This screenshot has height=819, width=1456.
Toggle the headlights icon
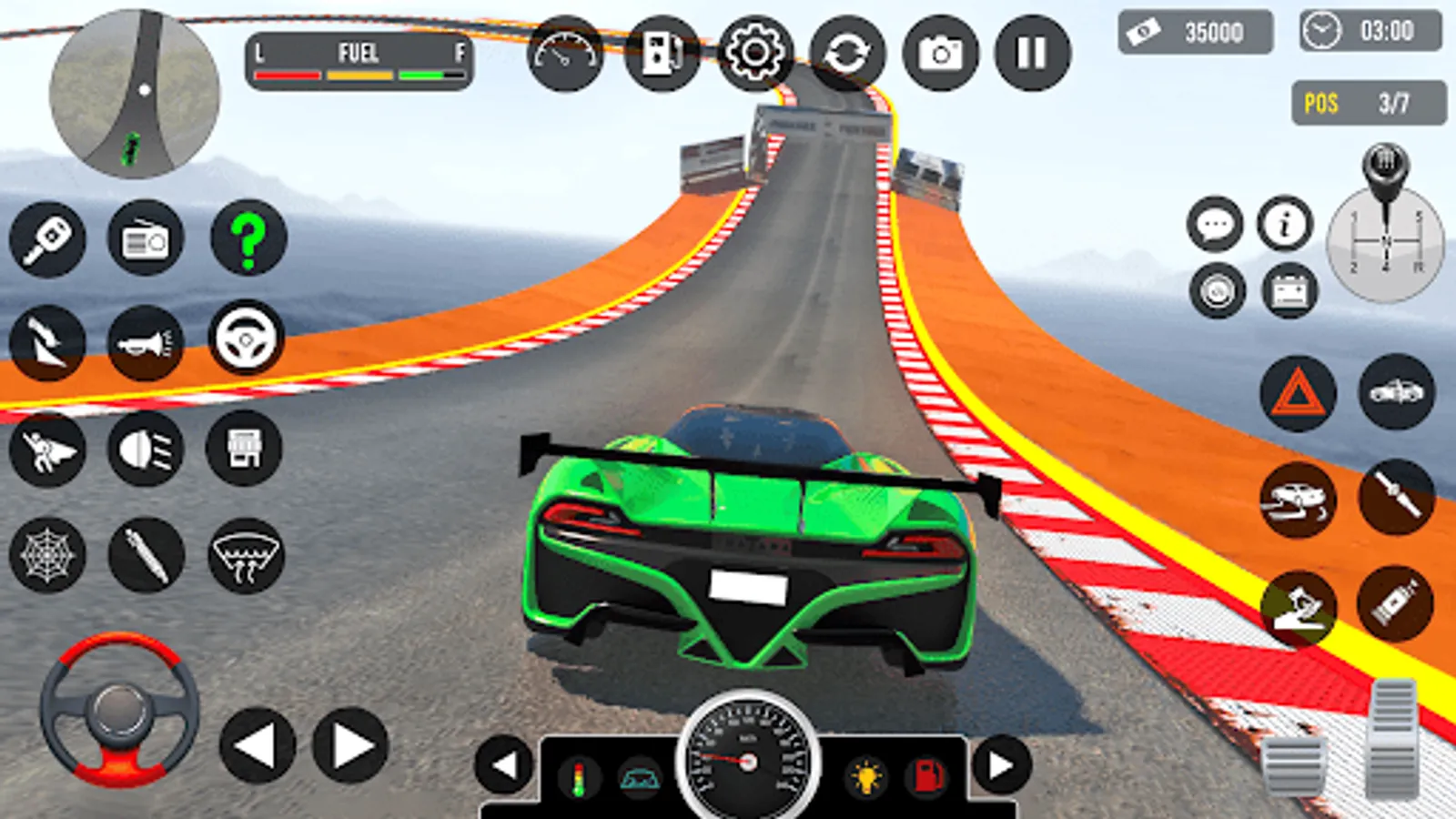tap(146, 448)
